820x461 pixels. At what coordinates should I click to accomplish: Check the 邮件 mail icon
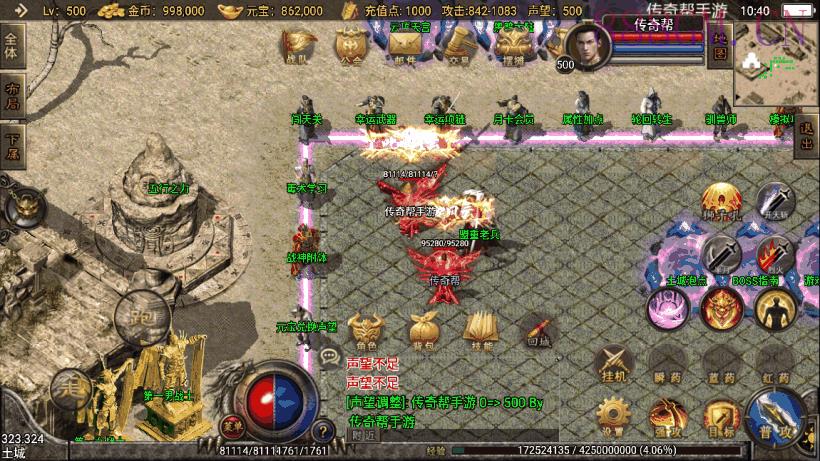(404, 46)
